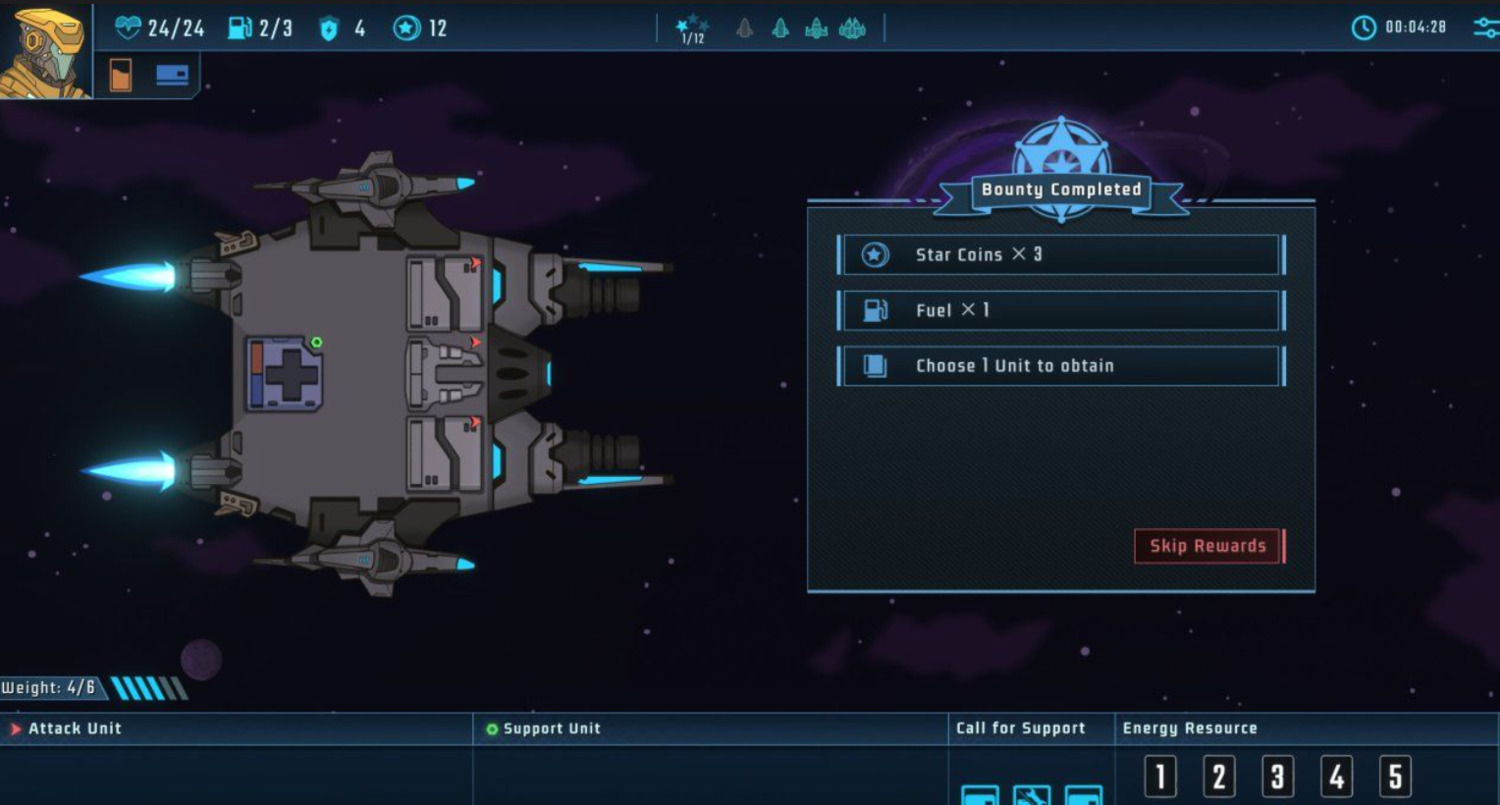Open the settings sliders icon
The height and width of the screenshot is (805, 1500).
[x=1486, y=27]
